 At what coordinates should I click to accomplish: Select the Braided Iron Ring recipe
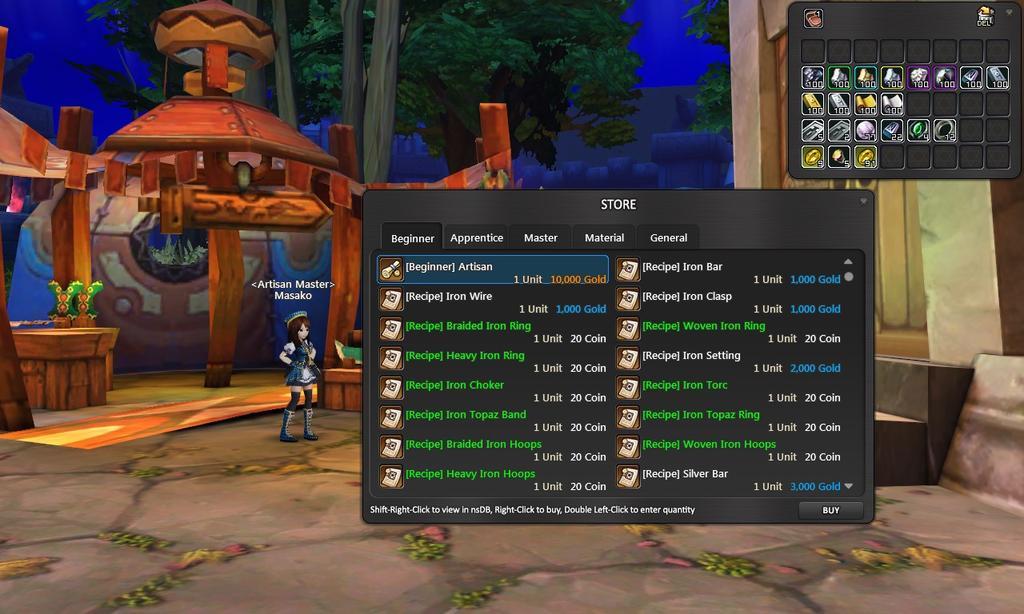pyautogui.click(x=493, y=331)
